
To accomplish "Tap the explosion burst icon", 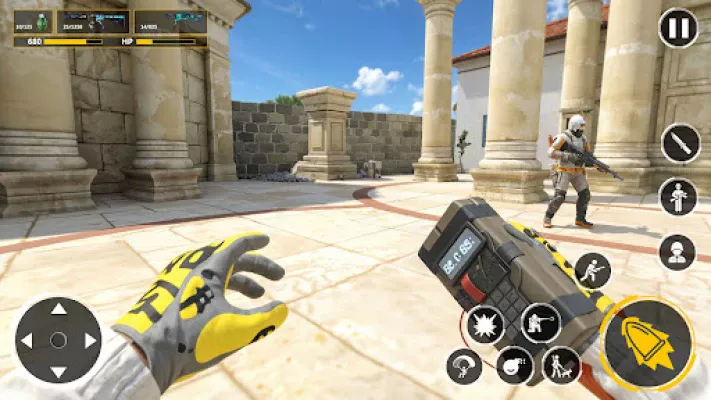I will click(x=486, y=324).
